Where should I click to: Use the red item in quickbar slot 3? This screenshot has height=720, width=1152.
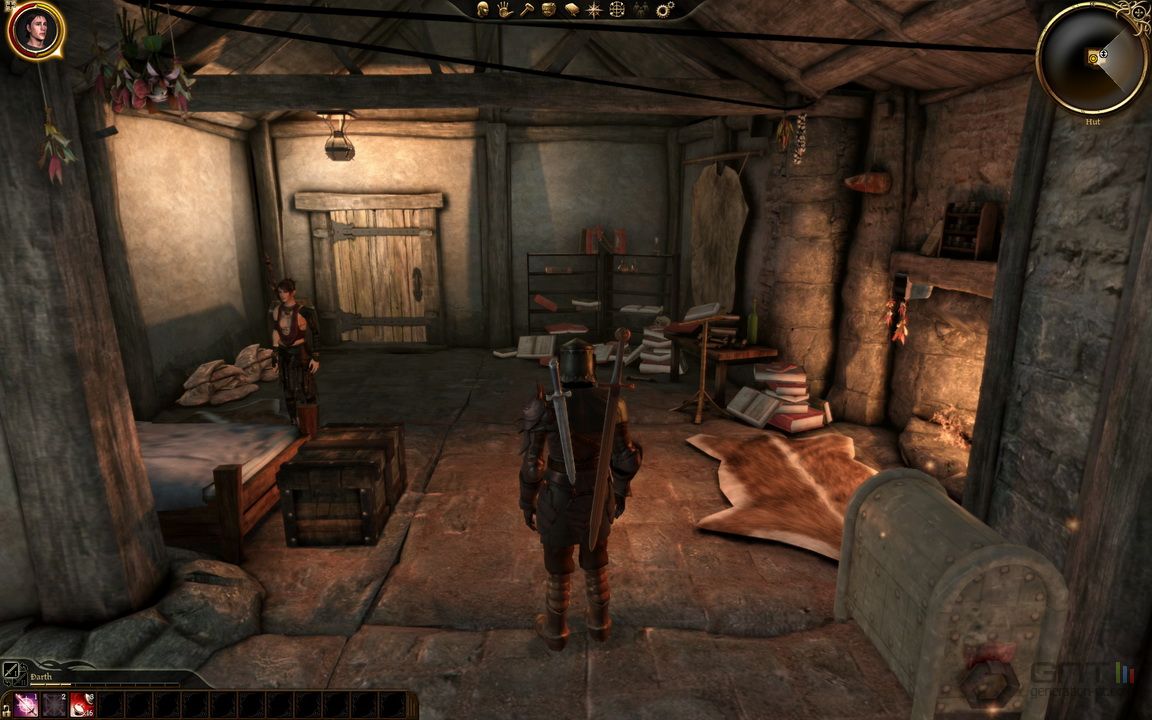coord(82,705)
